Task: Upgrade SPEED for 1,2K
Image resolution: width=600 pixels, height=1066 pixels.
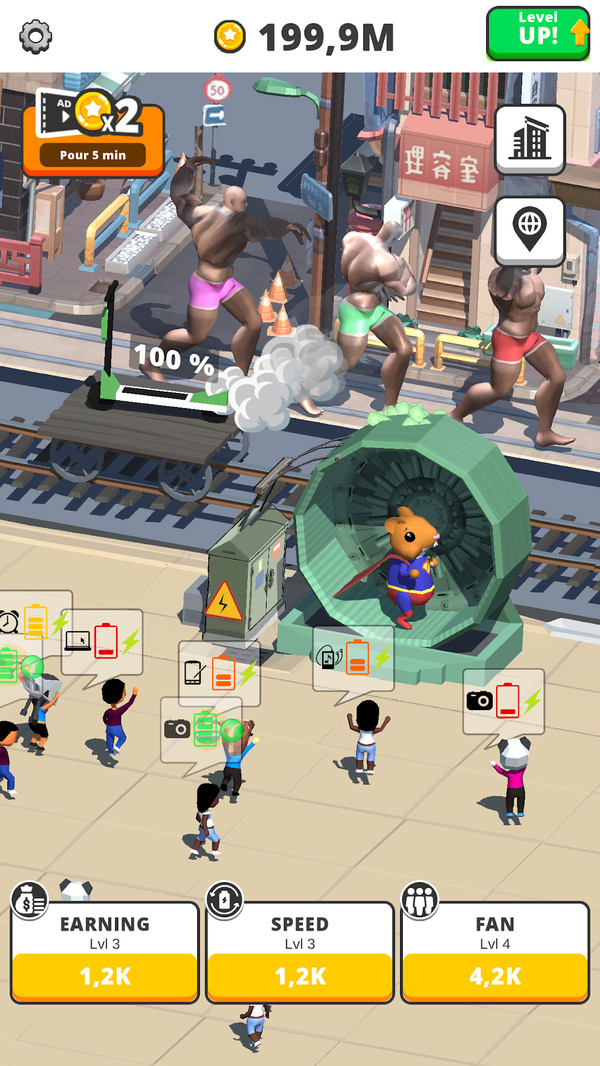Action: pyautogui.click(x=300, y=976)
